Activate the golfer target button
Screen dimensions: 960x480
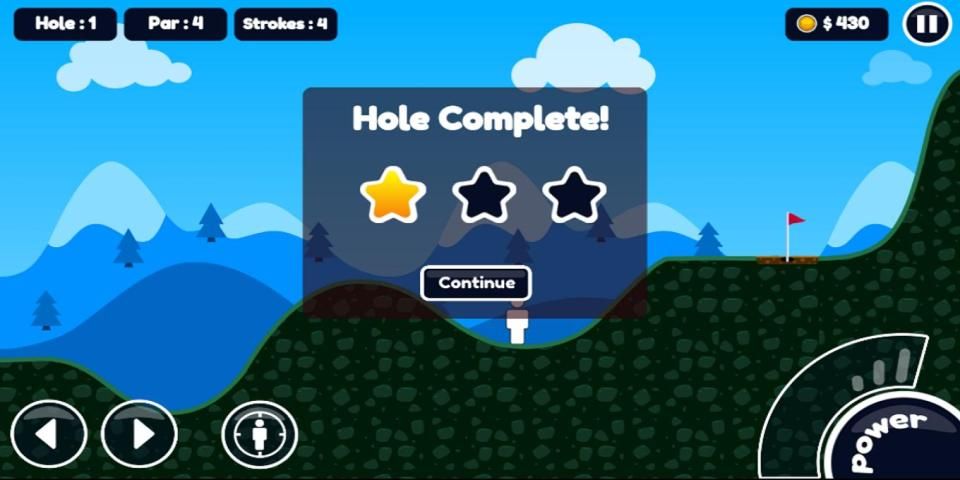(259, 435)
